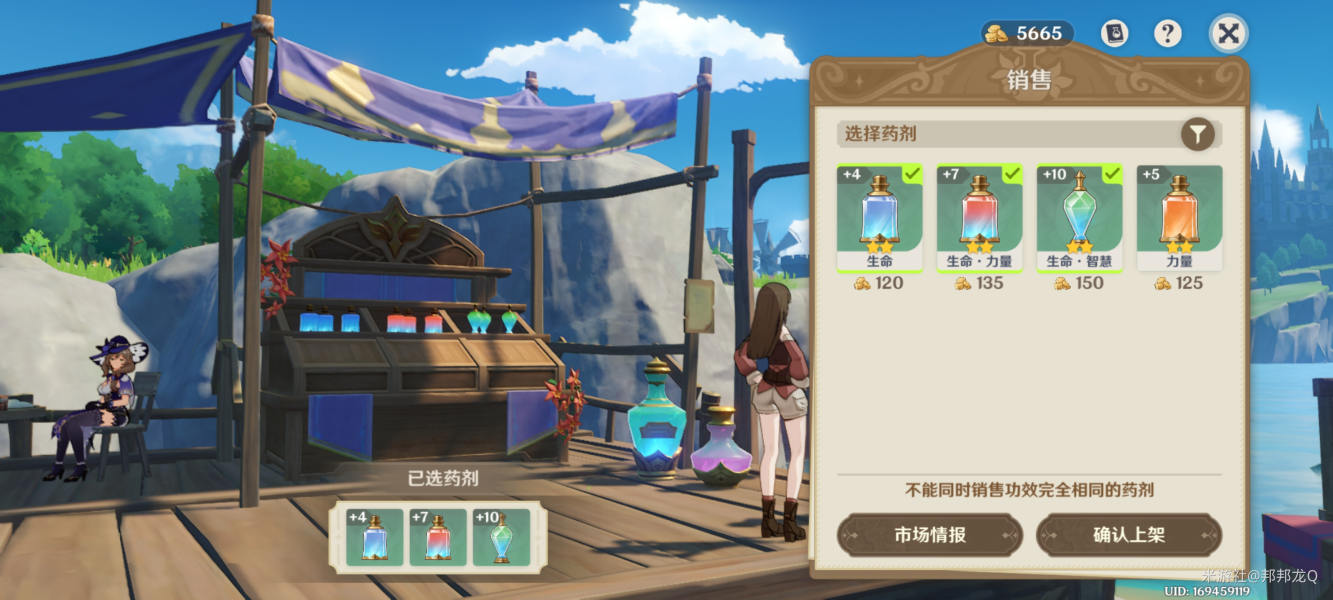Viewport: 1333px width, 600px height.
Task: Confirm listing with 确认上架
Action: 1129,535
